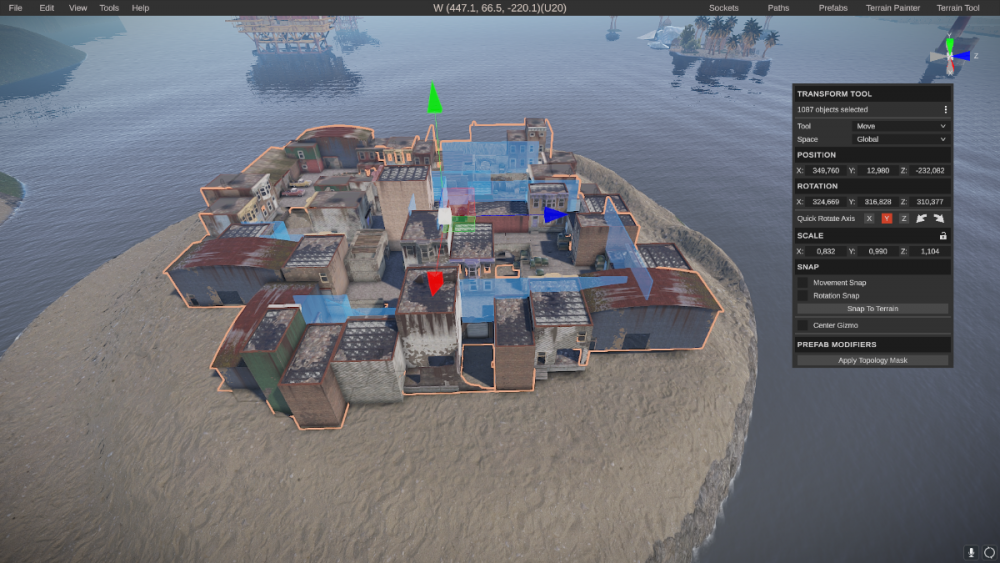Select X as the quick rotate axis

869,218
